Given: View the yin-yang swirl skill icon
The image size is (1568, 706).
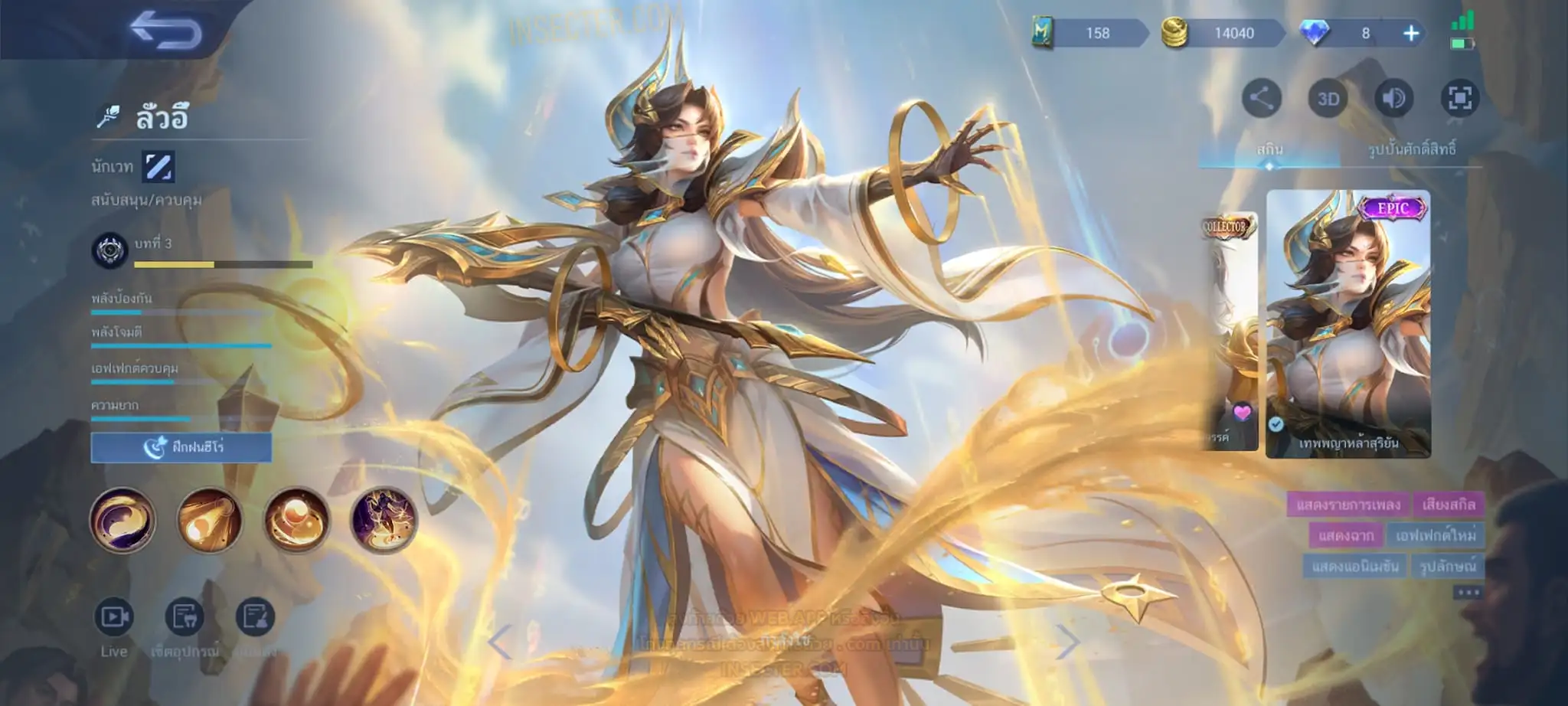Looking at the screenshot, I should 122,520.
